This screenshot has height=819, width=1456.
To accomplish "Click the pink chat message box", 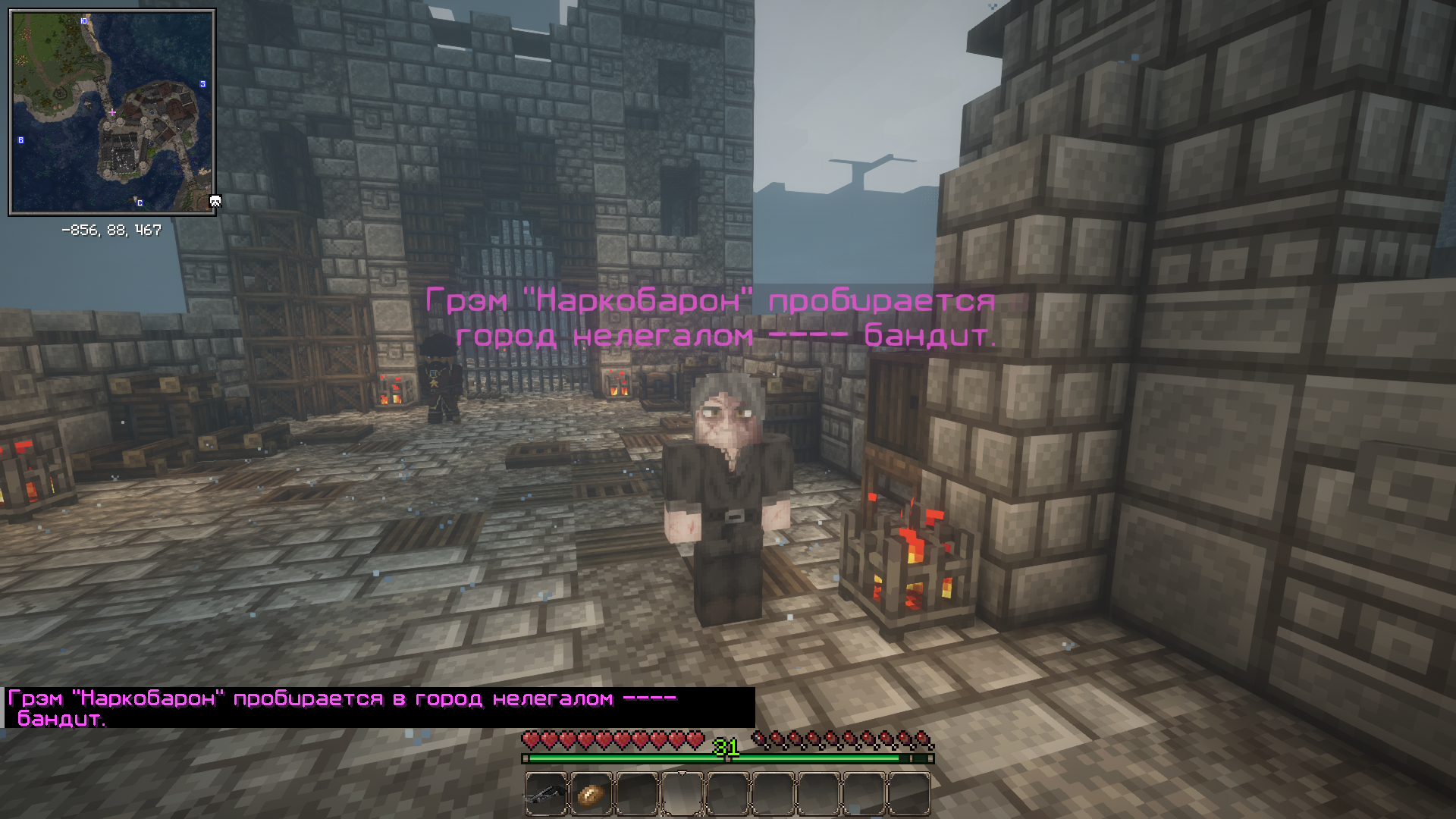I will point(379,708).
